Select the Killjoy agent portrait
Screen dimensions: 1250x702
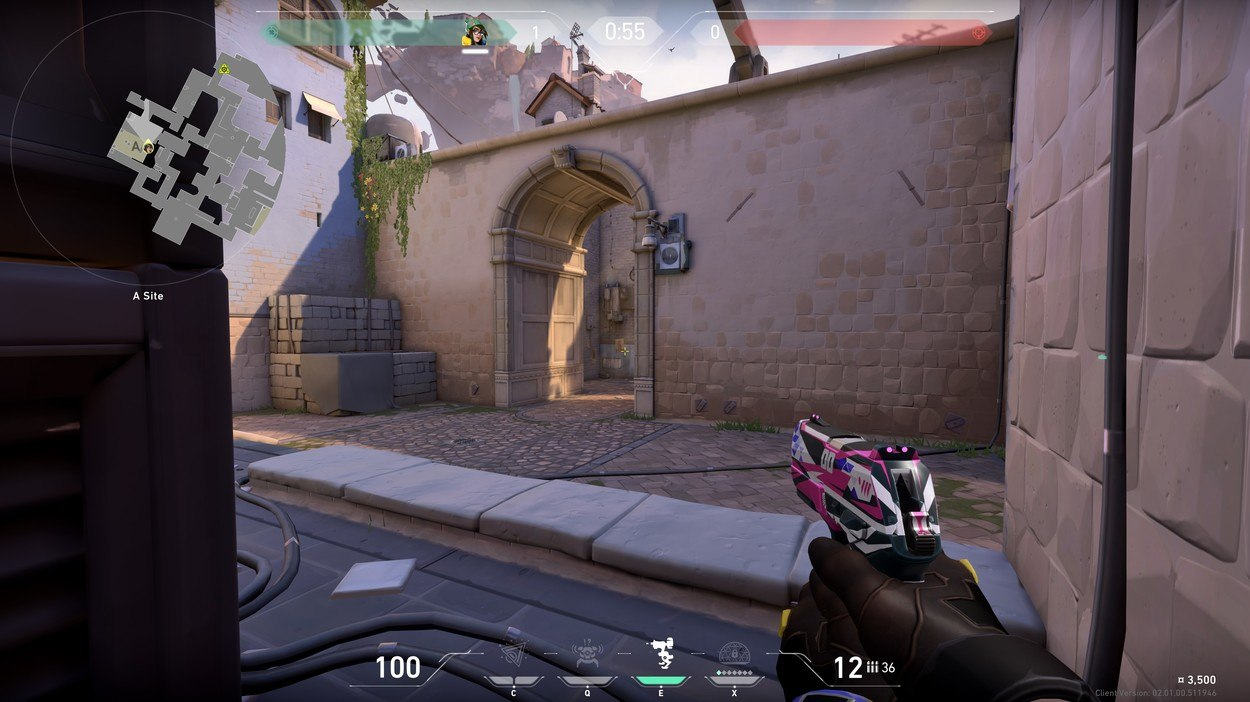pyautogui.click(x=474, y=33)
